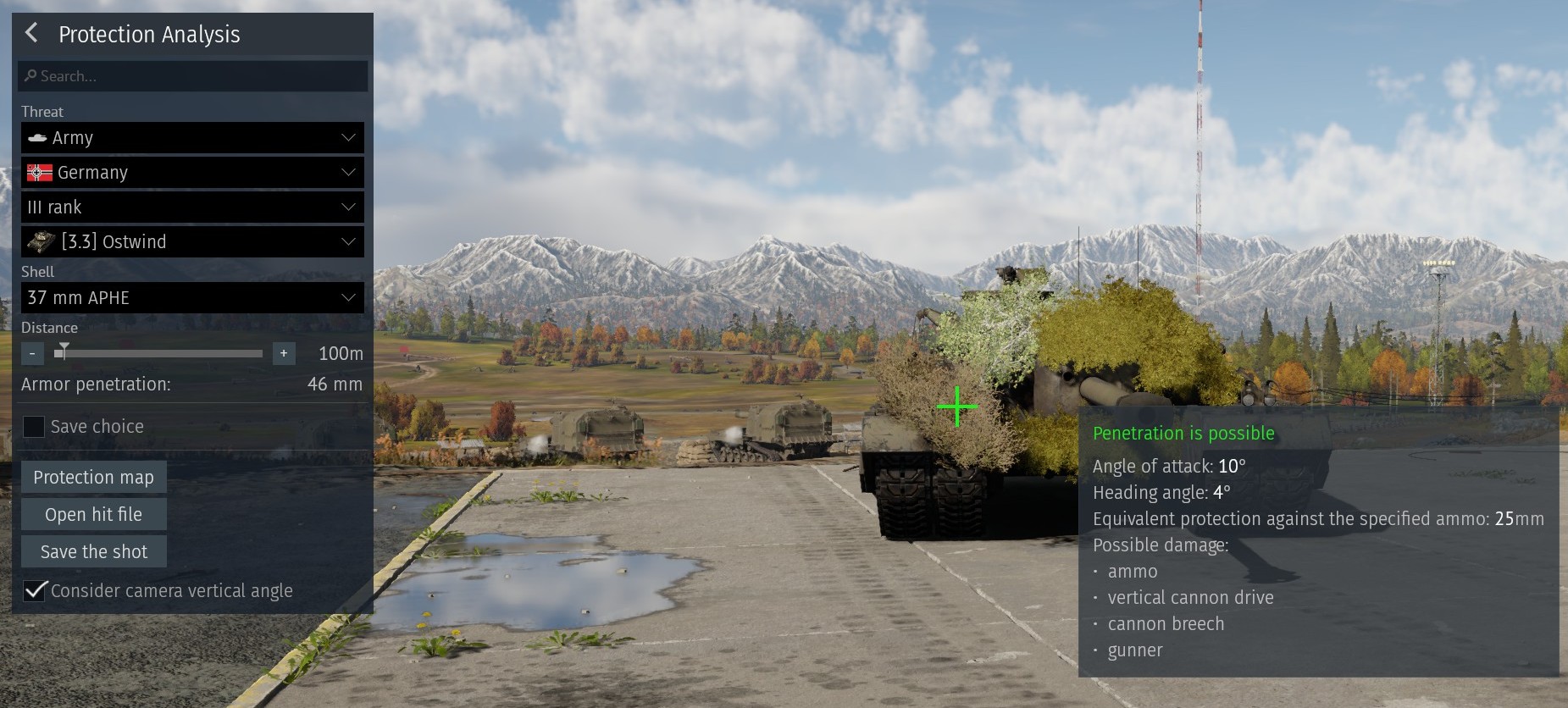Toggle Consider camera vertical angle

coord(35,590)
